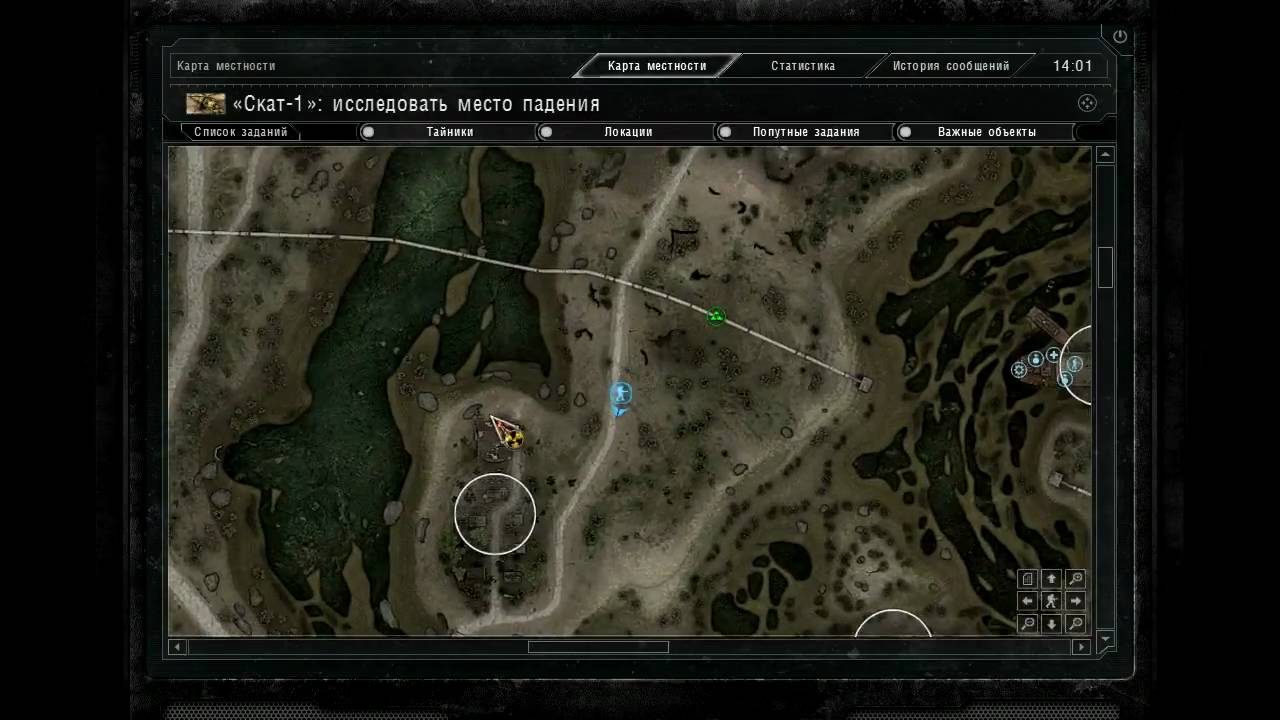Viewport: 1280px width, 720px height.
Task: Pan the map down with the arrow button
Action: coord(1051,624)
